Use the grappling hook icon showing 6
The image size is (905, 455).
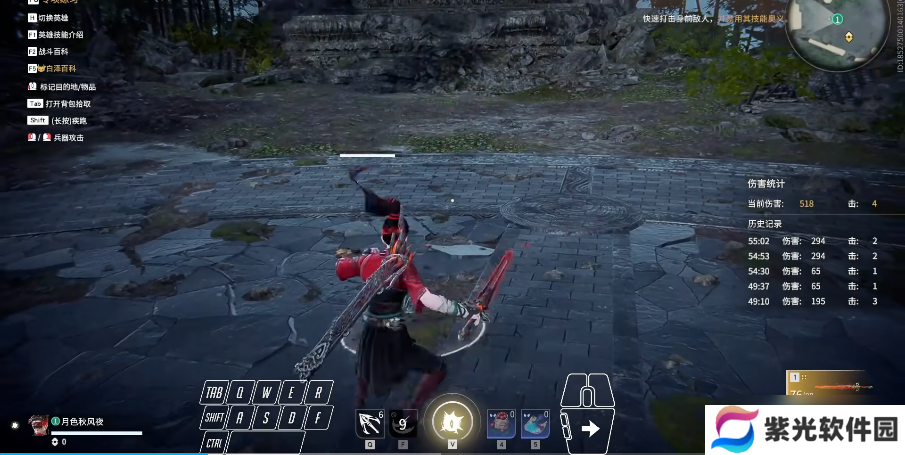point(370,423)
